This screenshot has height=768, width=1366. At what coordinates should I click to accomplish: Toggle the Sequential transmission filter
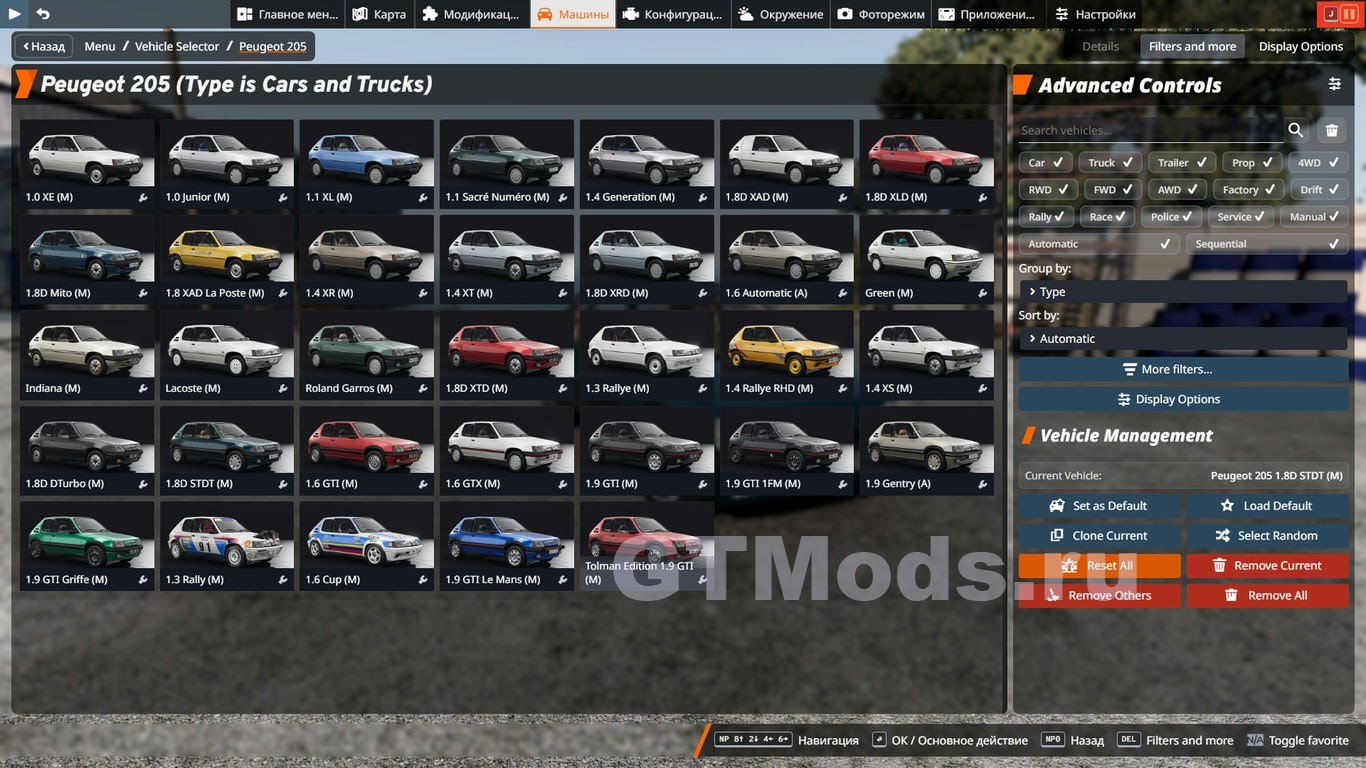tap(1266, 243)
